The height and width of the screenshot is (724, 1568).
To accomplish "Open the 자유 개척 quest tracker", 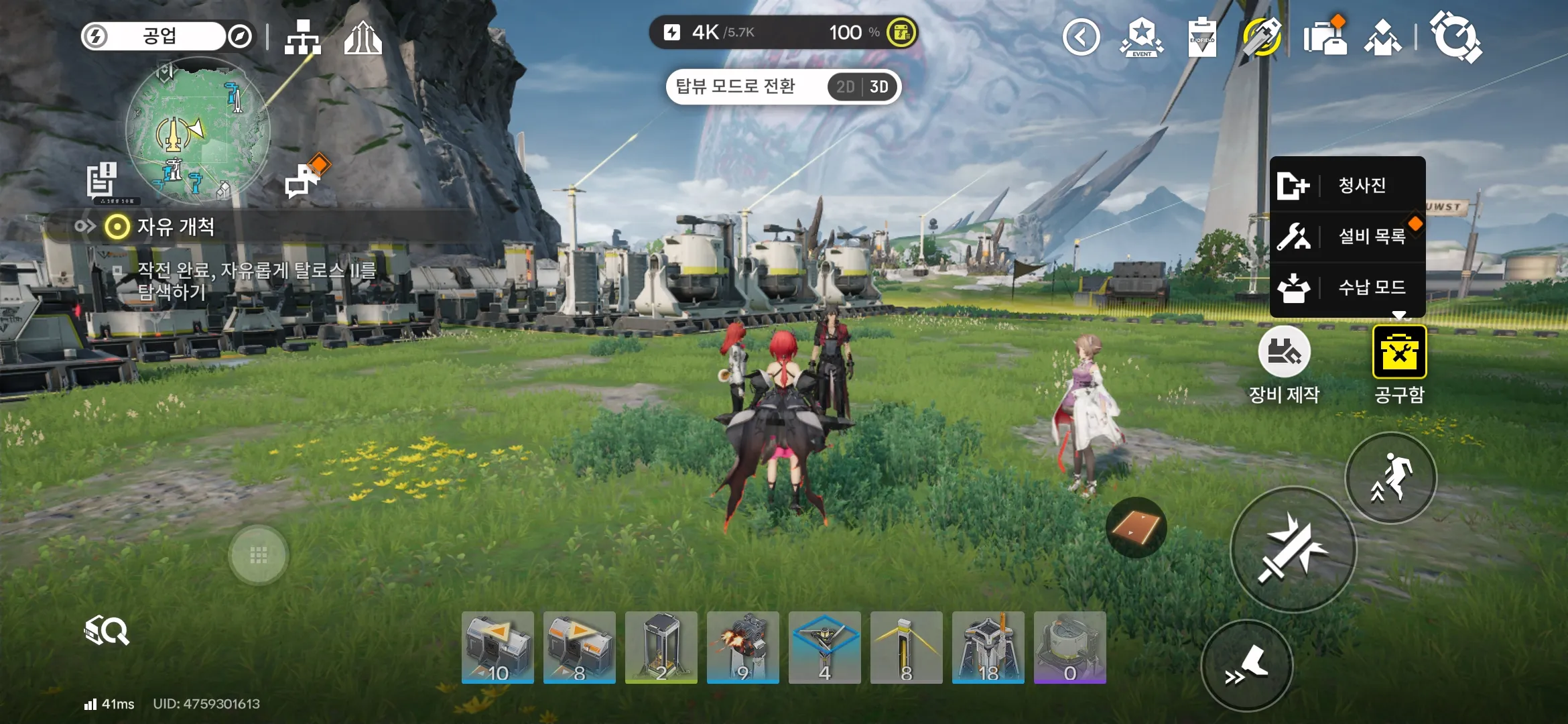I will point(176,227).
